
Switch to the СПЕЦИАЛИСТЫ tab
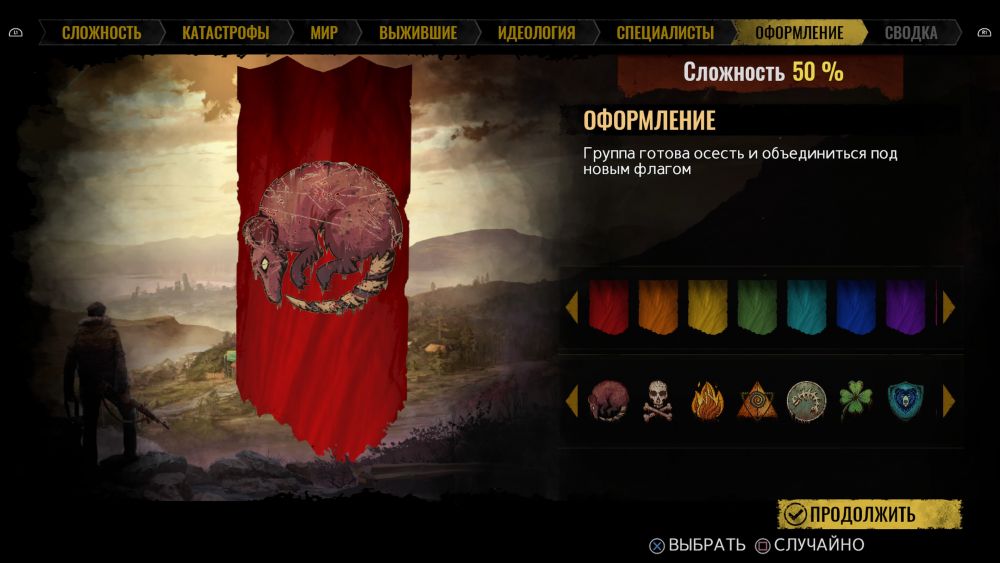click(x=665, y=33)
